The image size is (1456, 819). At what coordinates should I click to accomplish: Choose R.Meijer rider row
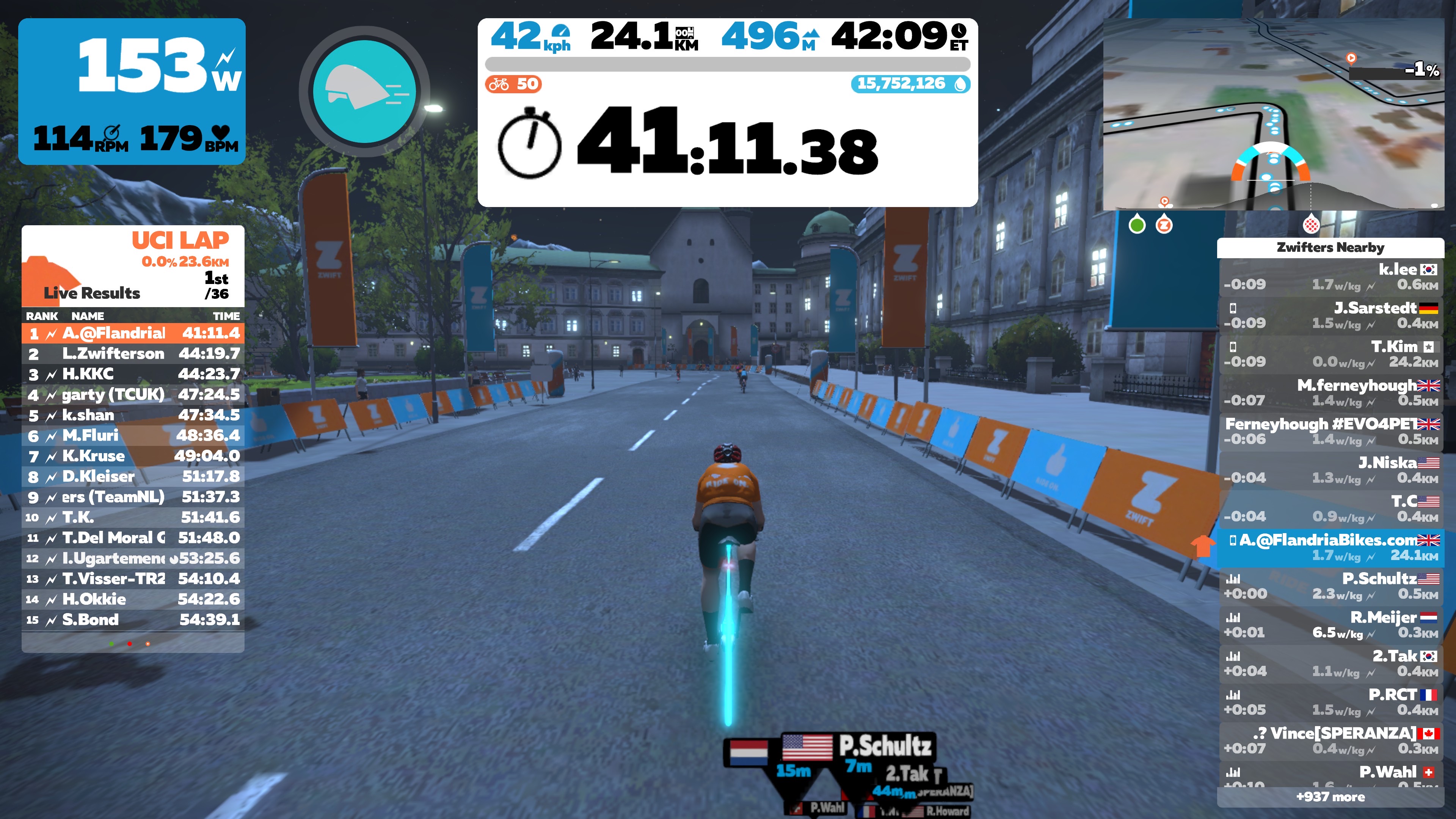tap(1330, 624)
